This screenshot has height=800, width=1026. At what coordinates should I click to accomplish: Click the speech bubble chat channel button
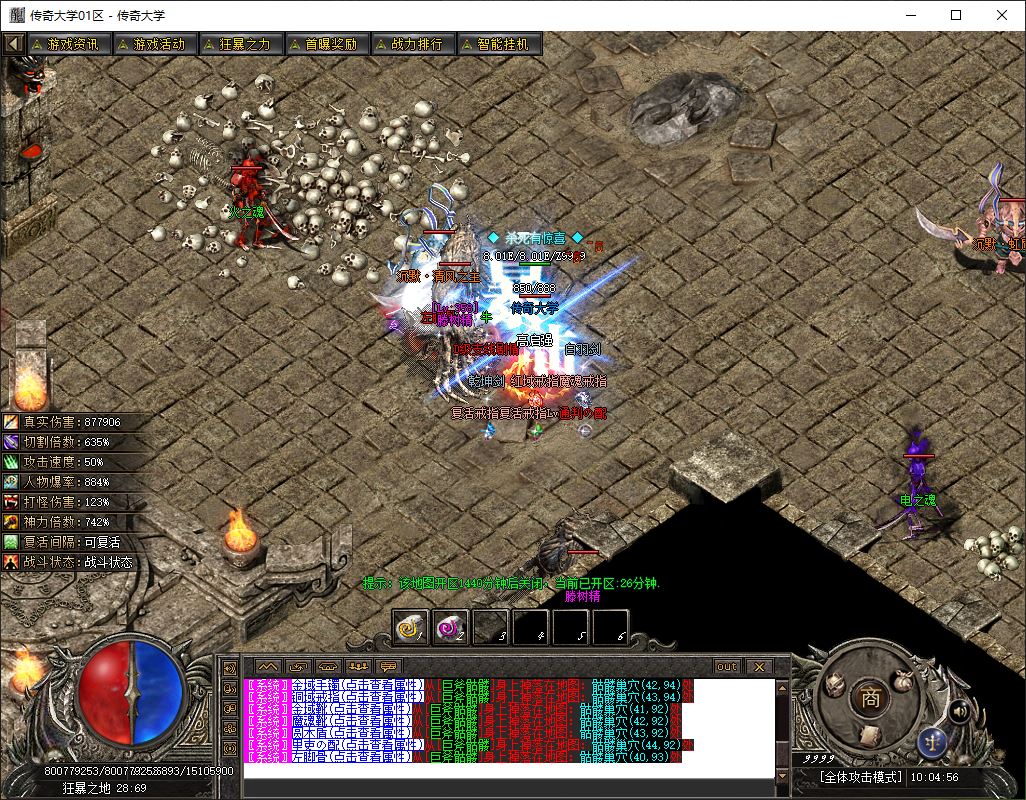point(388,666)
